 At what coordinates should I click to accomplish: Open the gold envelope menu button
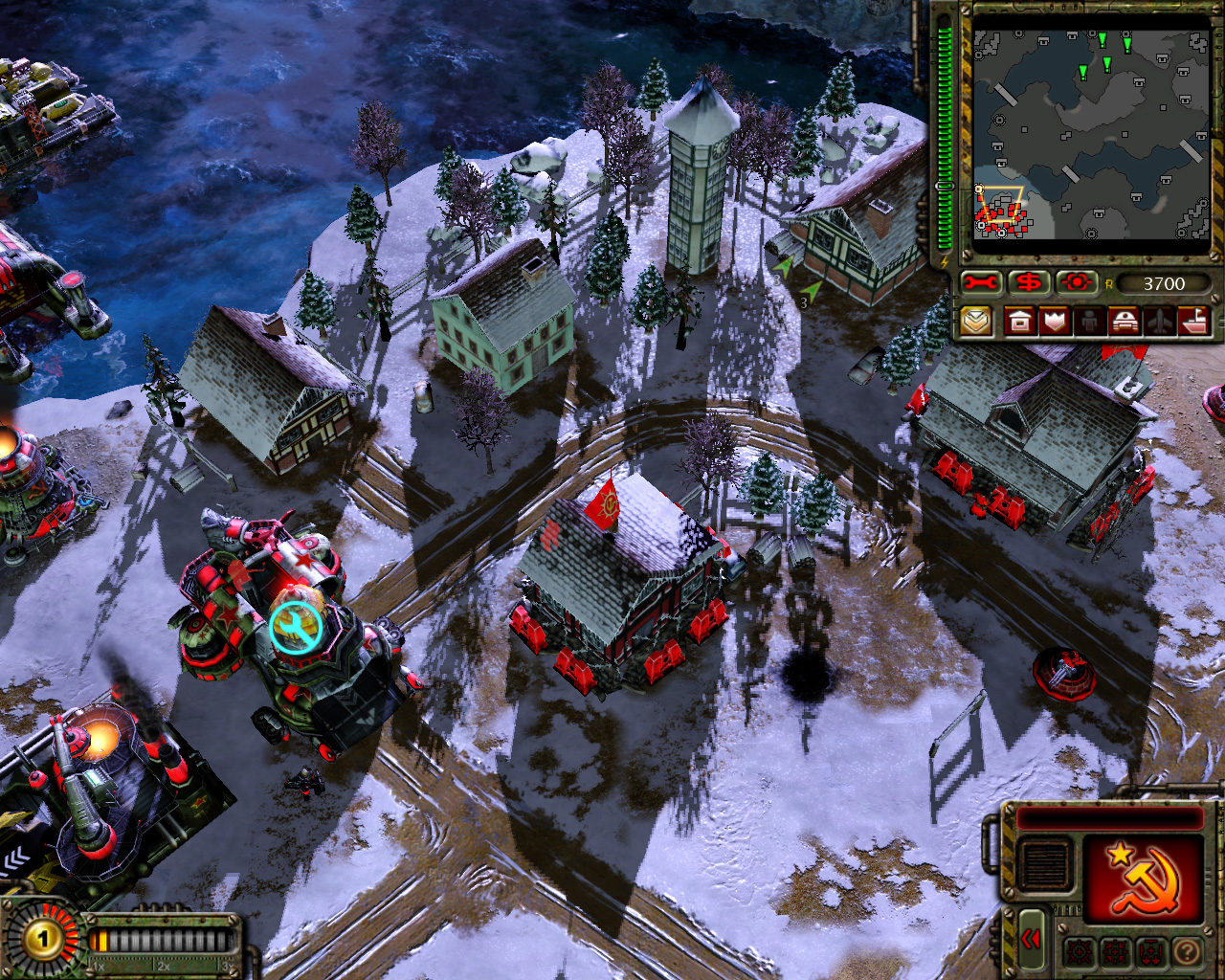[x=976, y=322]
